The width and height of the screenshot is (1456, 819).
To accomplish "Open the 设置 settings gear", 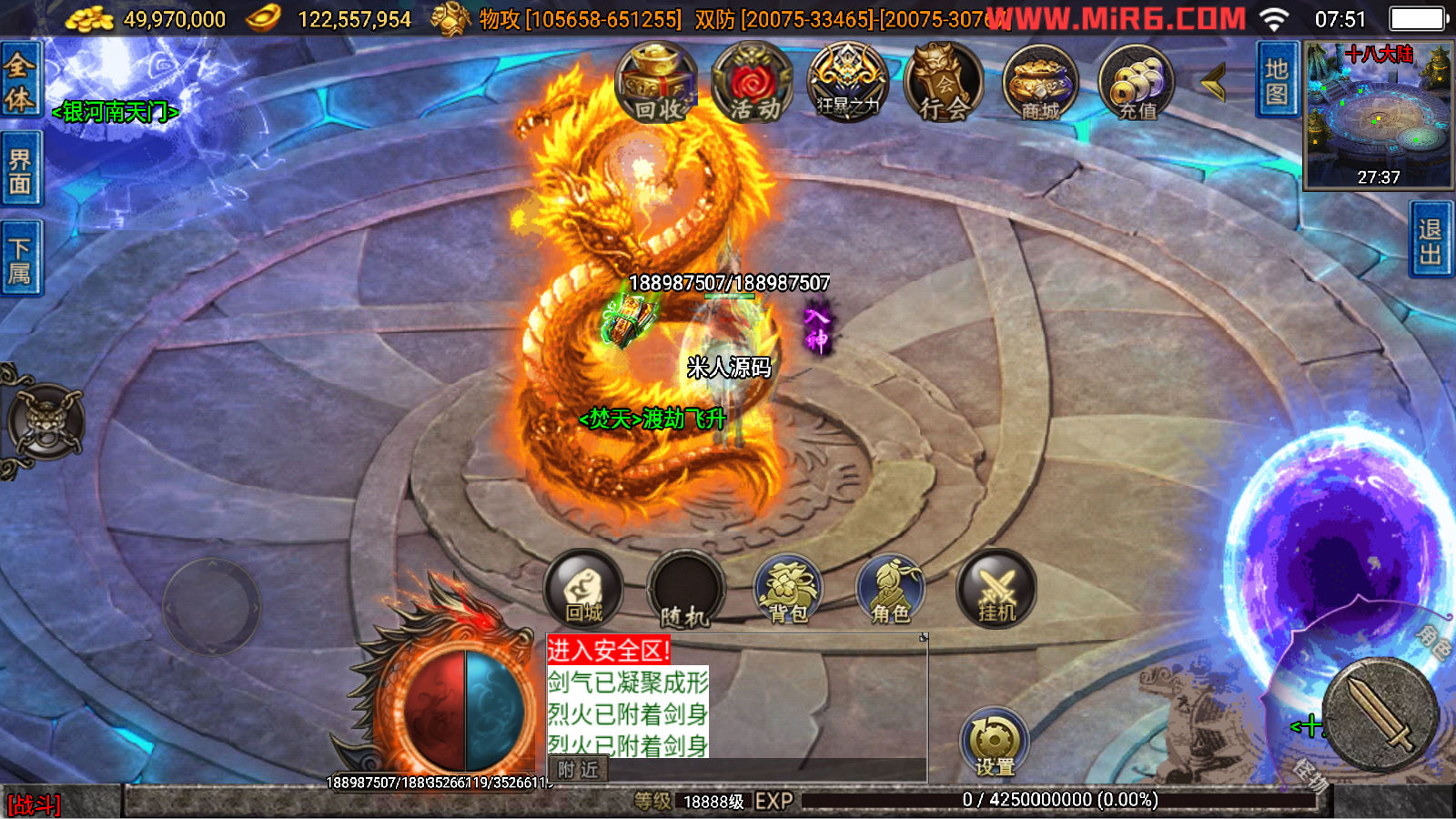I will click(995, 743).
